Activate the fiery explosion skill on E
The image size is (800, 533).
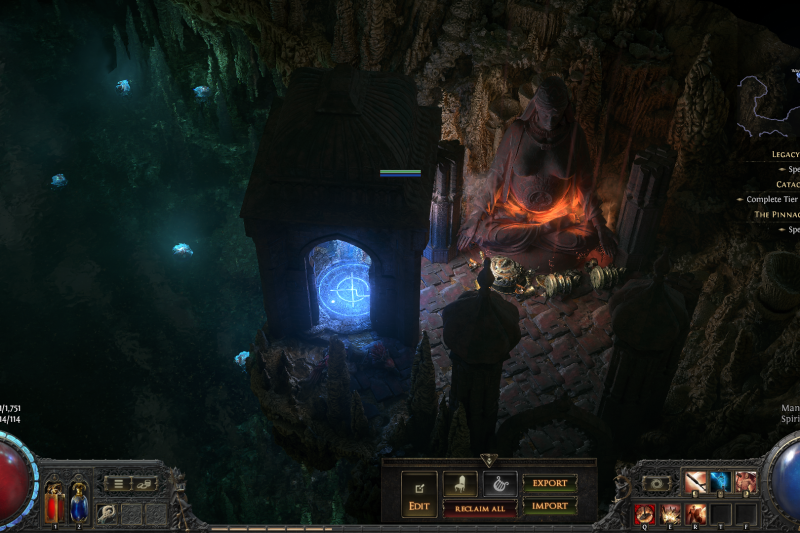(x=671, y=514)
